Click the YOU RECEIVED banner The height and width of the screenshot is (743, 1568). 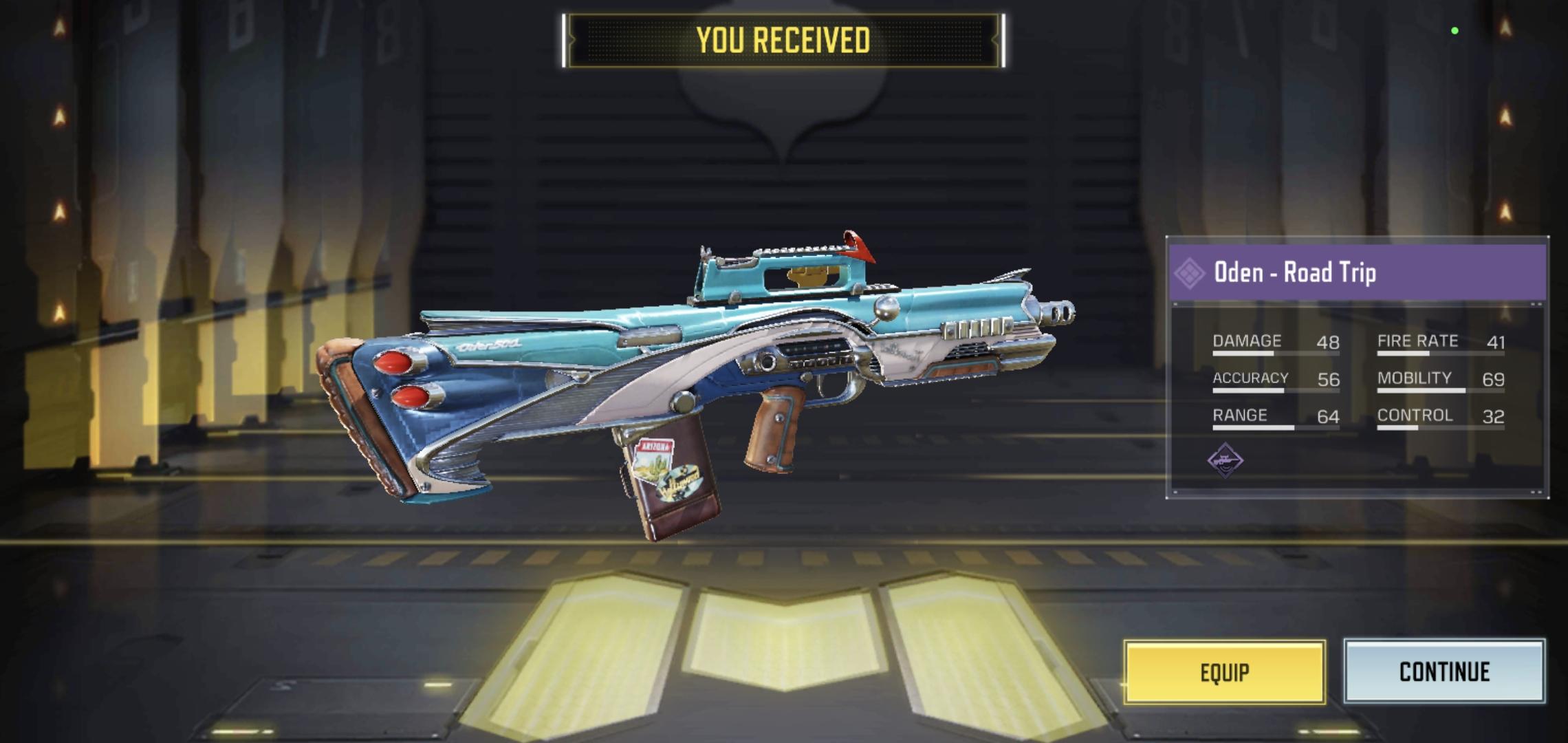tap(783, 39)
